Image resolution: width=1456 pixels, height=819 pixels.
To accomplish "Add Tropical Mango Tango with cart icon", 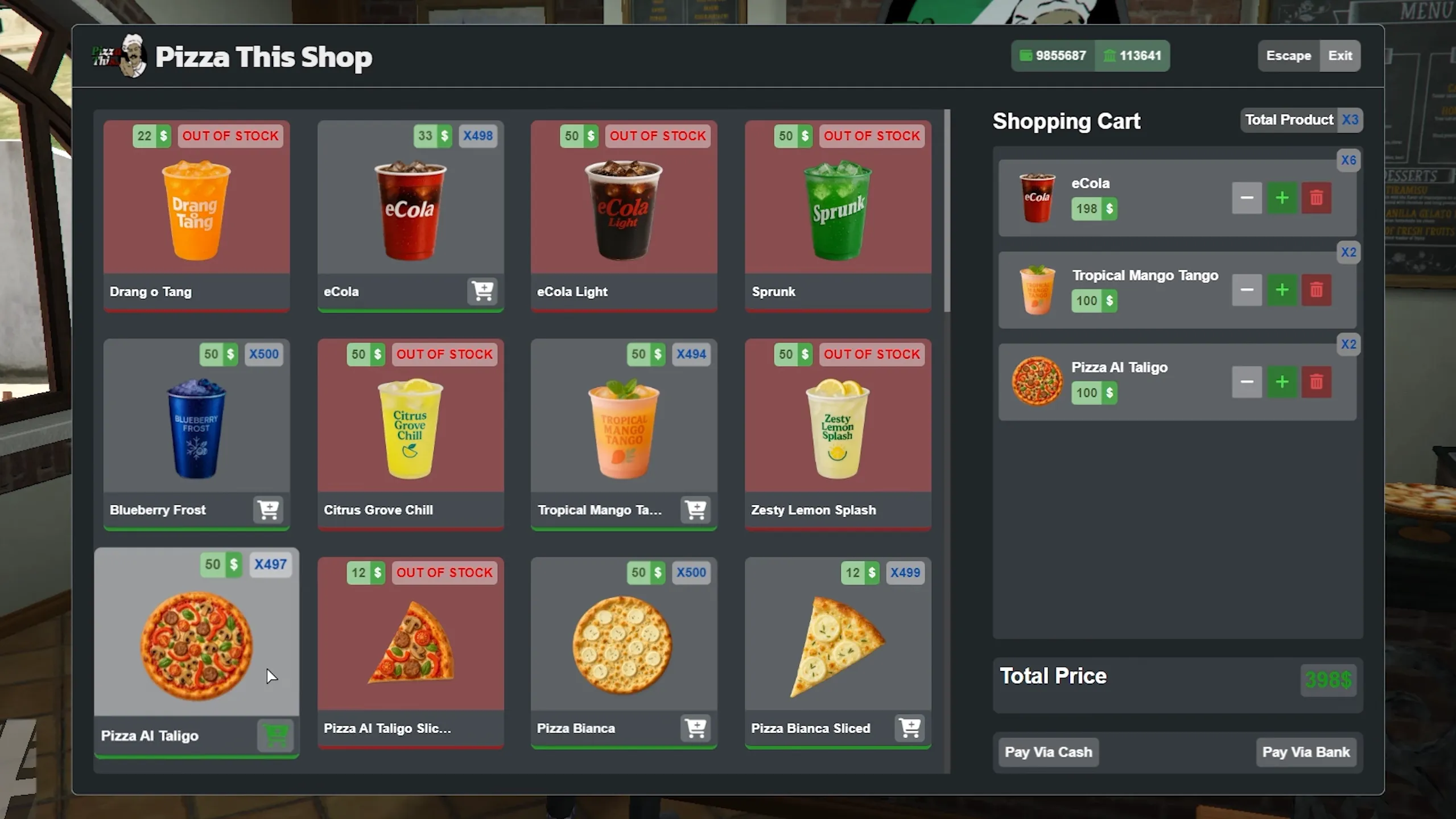I will (696, 511).
